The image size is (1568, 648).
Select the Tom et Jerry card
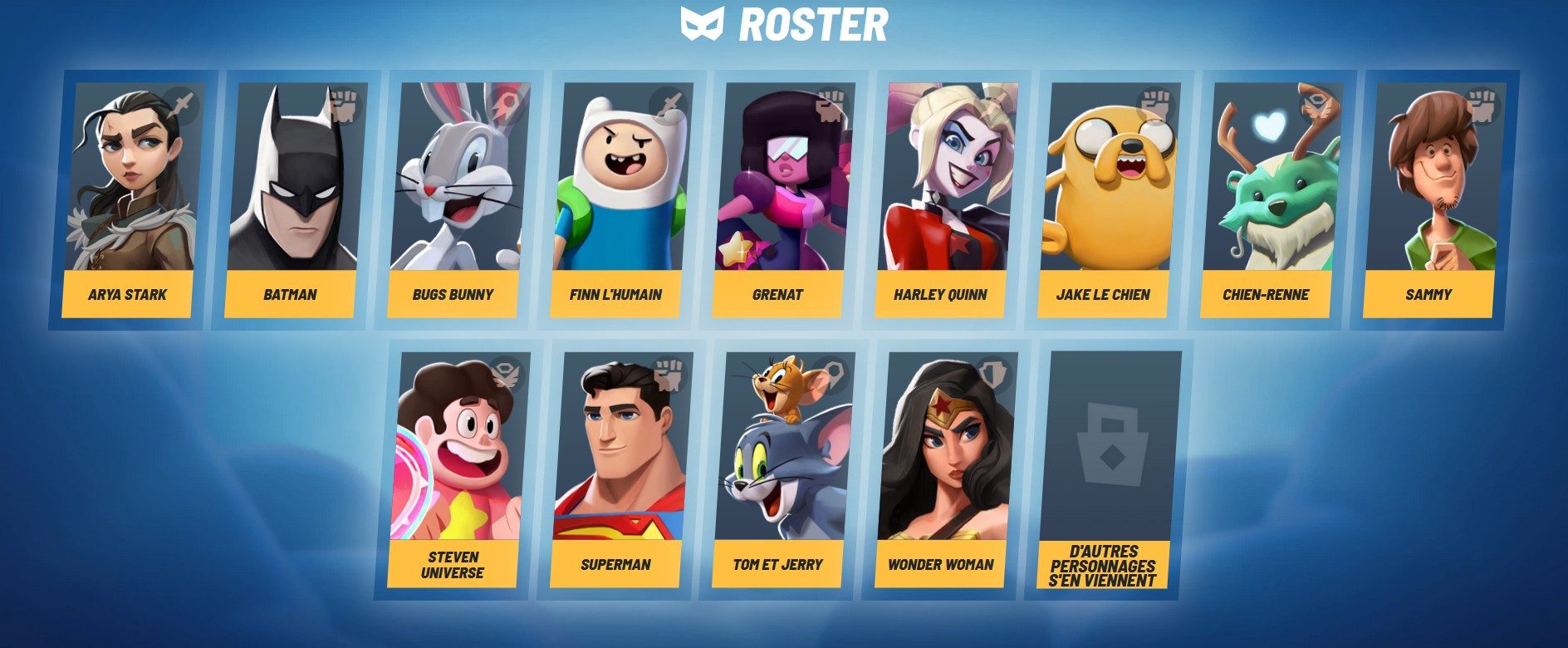[x=781, y=469]
